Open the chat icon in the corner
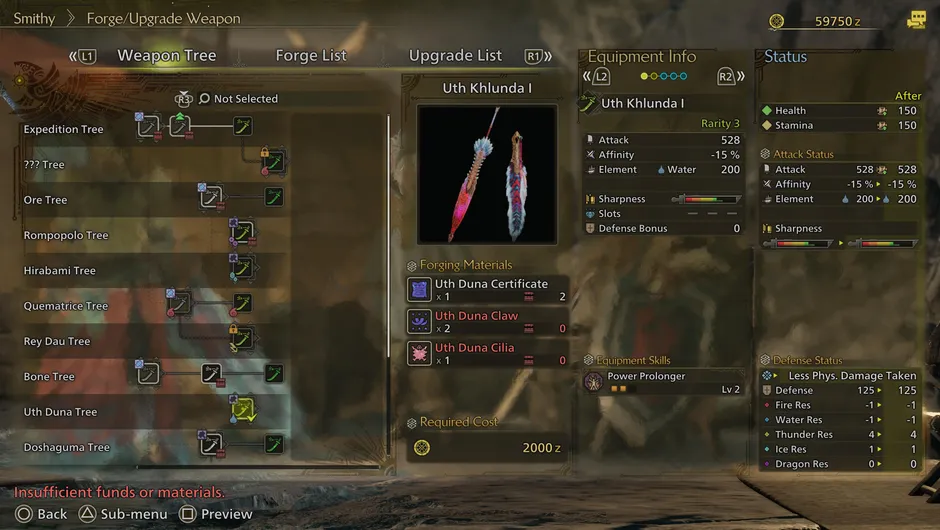 tap(916, 20)
